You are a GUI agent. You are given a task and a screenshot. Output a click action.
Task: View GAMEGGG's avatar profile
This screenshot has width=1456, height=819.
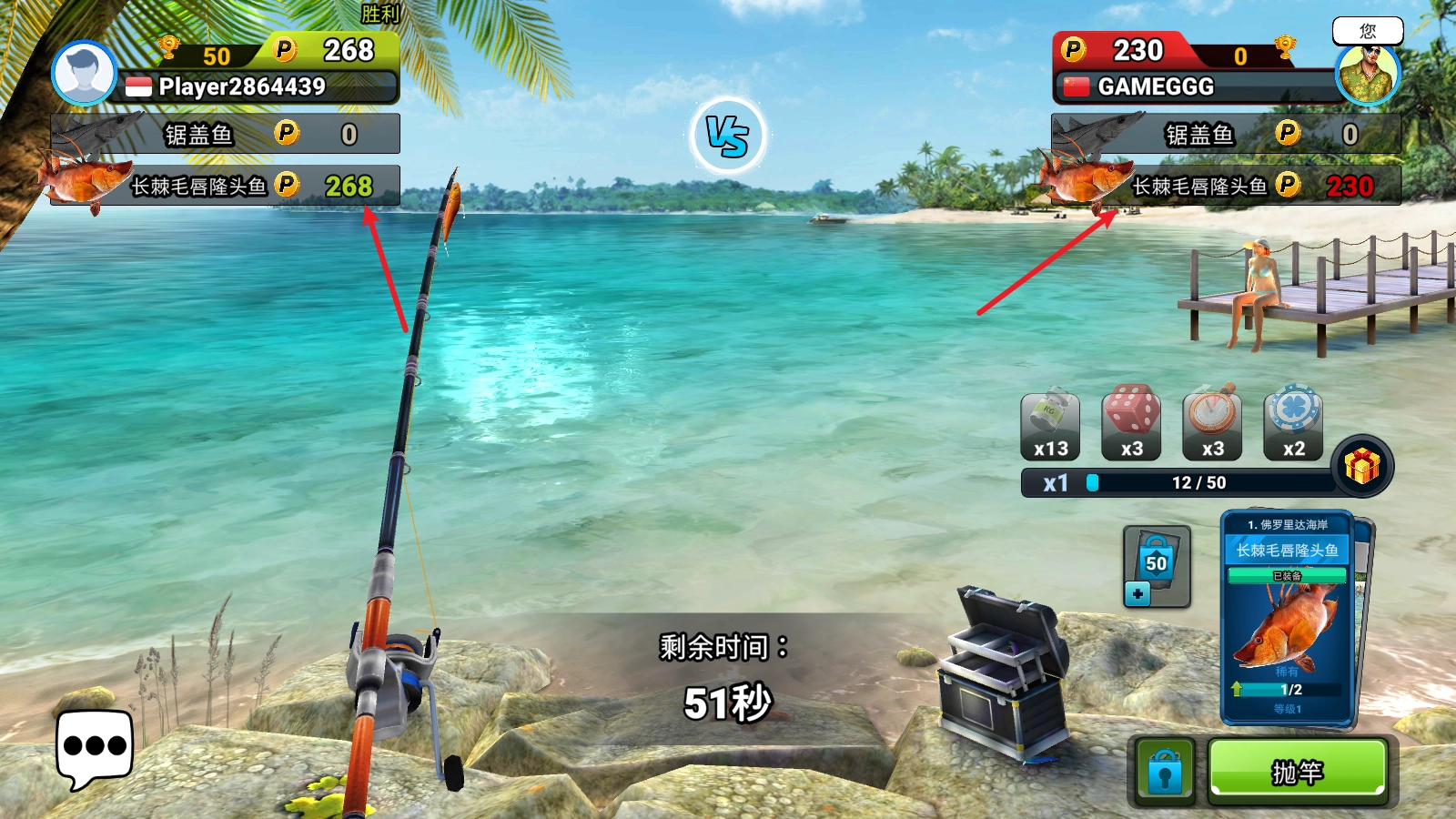click(1367, 73)
